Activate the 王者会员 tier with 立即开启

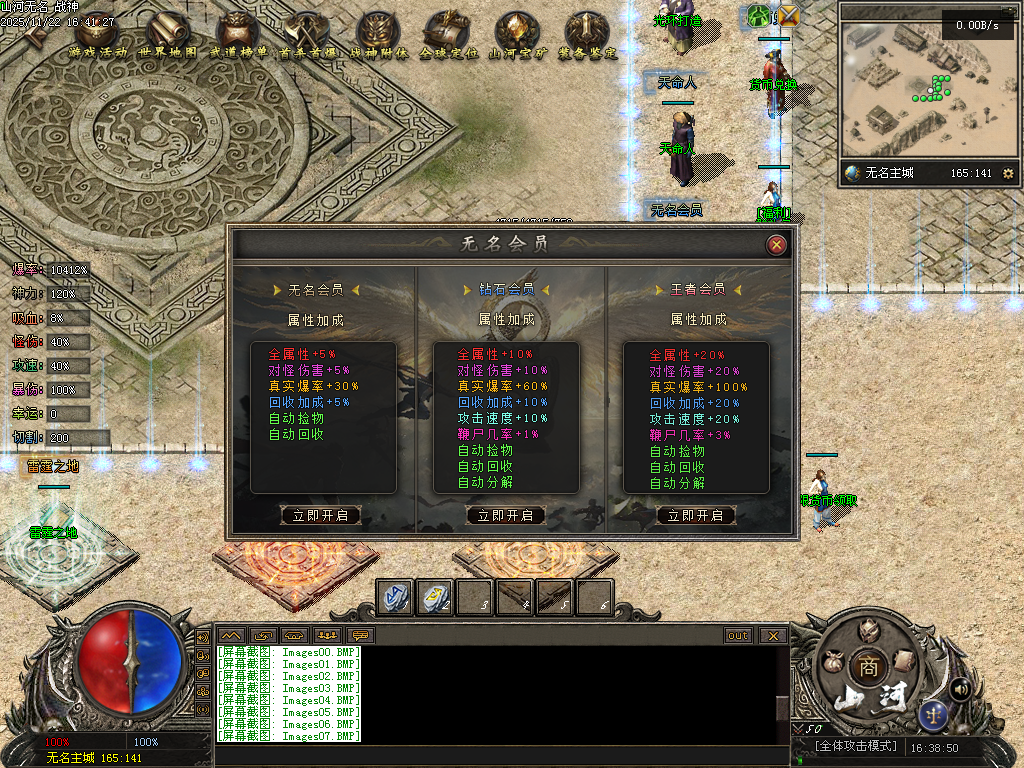[x=696, y=516]
